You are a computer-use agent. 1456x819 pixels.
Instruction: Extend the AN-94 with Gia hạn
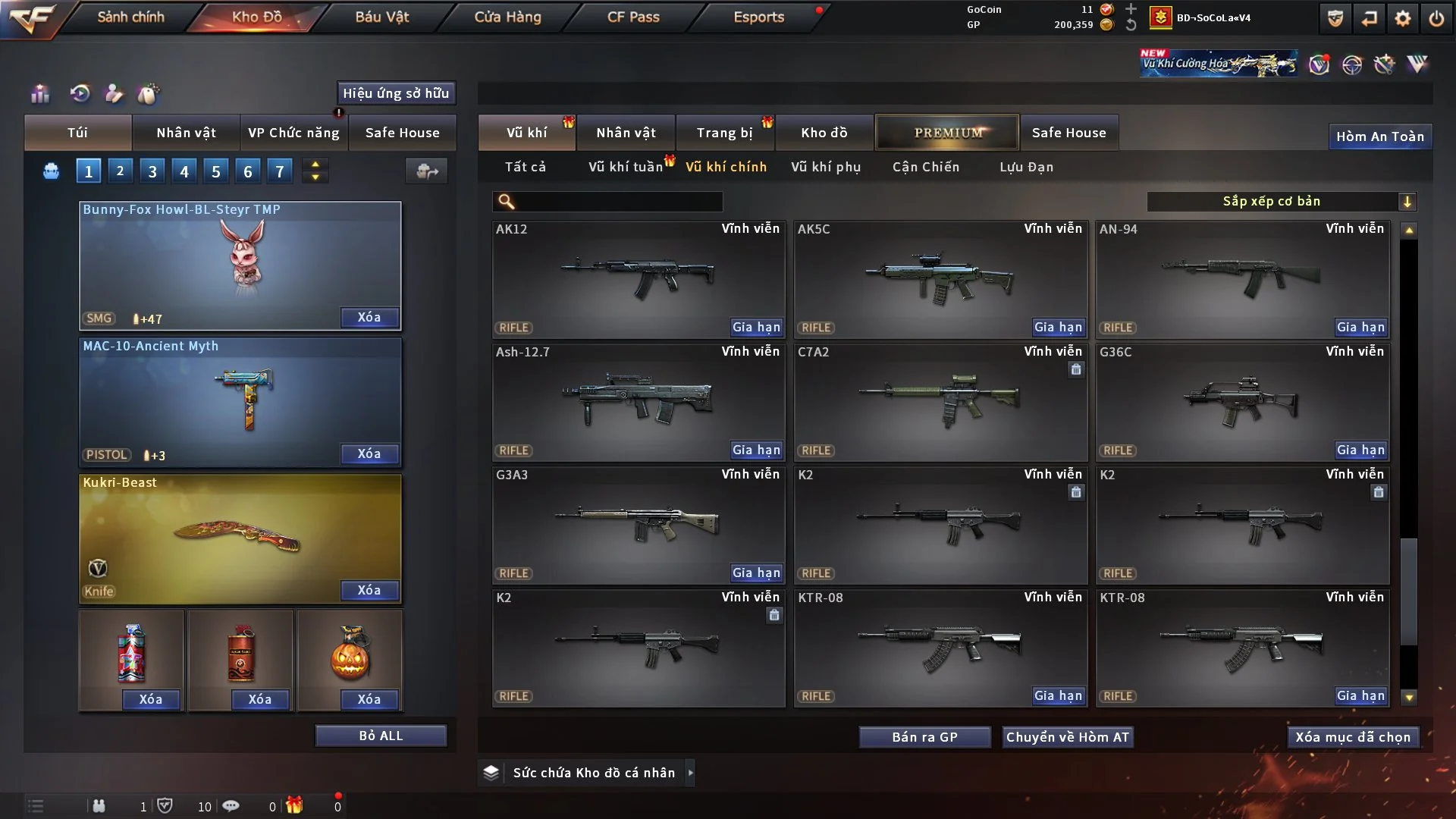tap(1360, 328)
